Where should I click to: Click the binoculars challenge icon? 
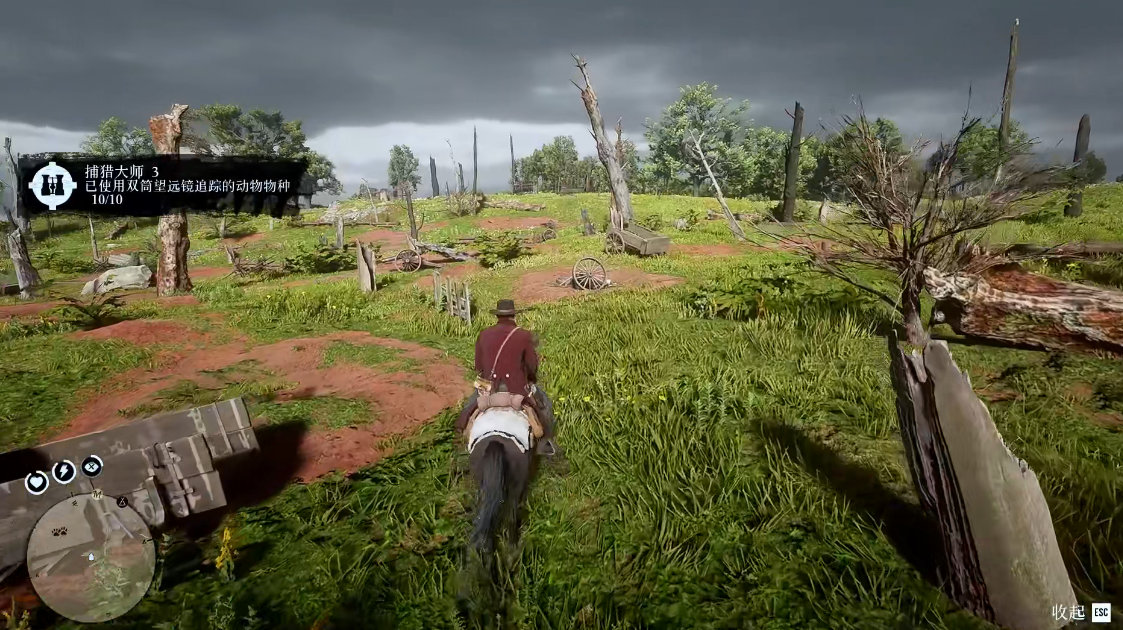point(52,185)
